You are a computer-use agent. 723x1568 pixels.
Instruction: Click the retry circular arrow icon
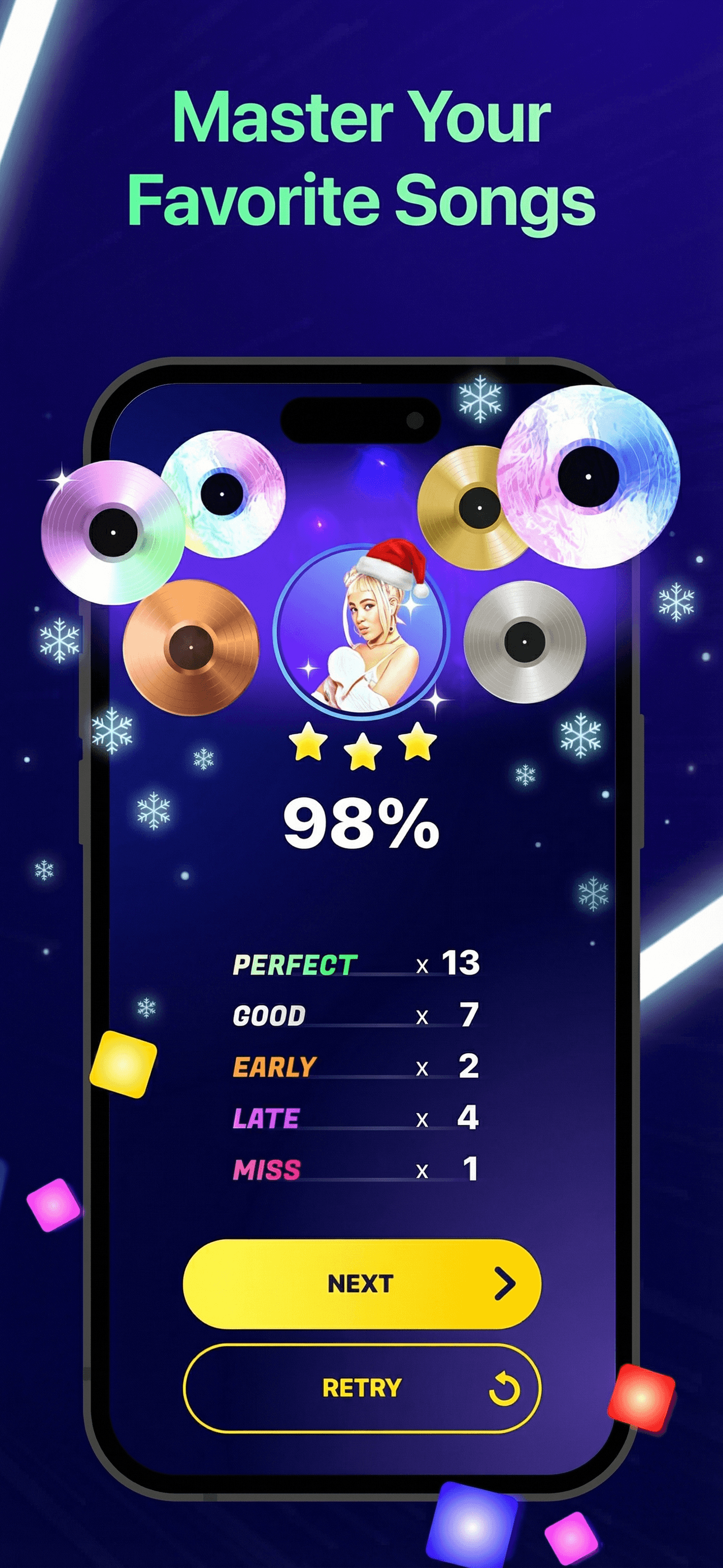click(x=503, y=1389)
